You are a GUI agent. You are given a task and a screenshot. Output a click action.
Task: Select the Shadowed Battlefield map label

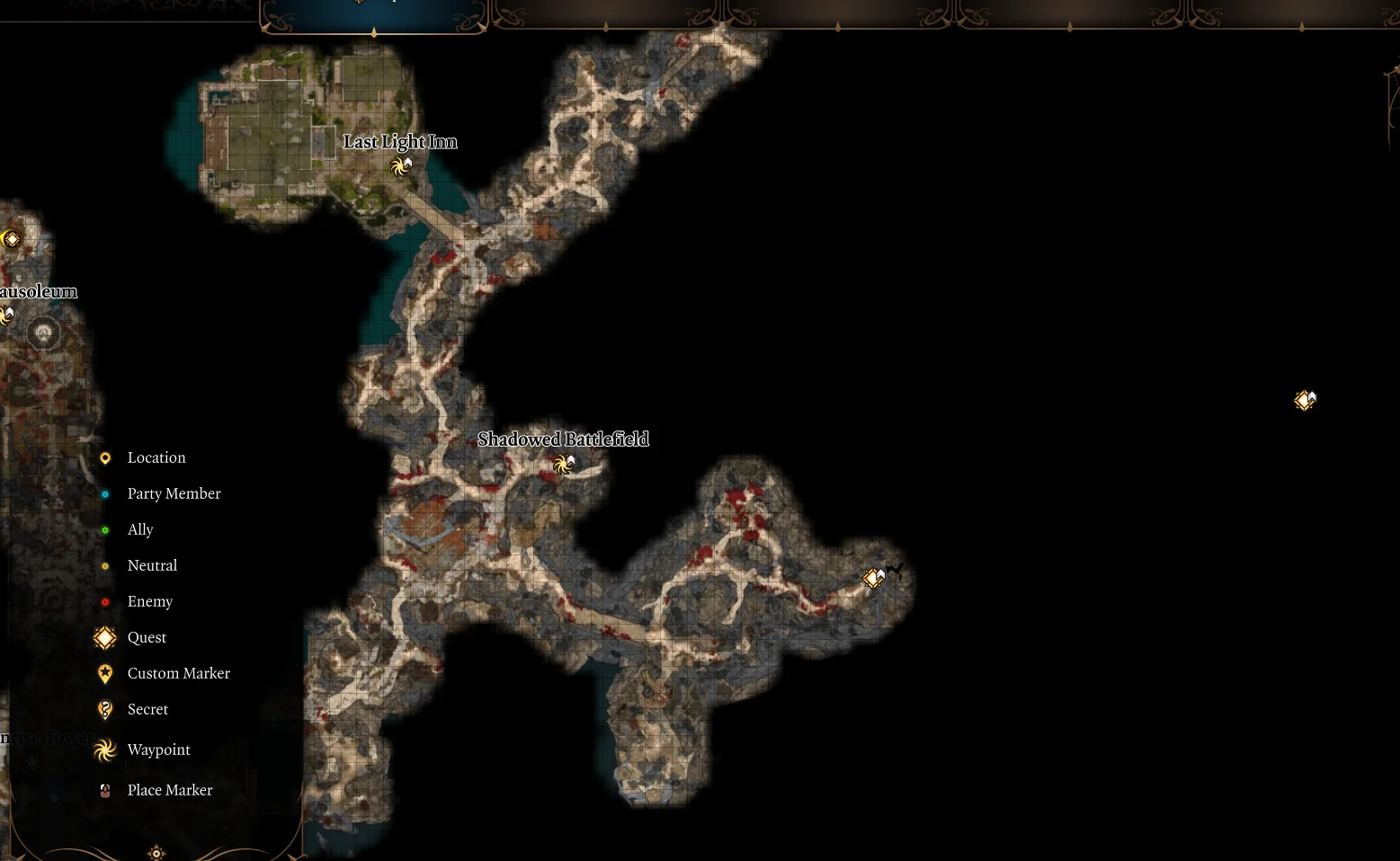(564, 439)
